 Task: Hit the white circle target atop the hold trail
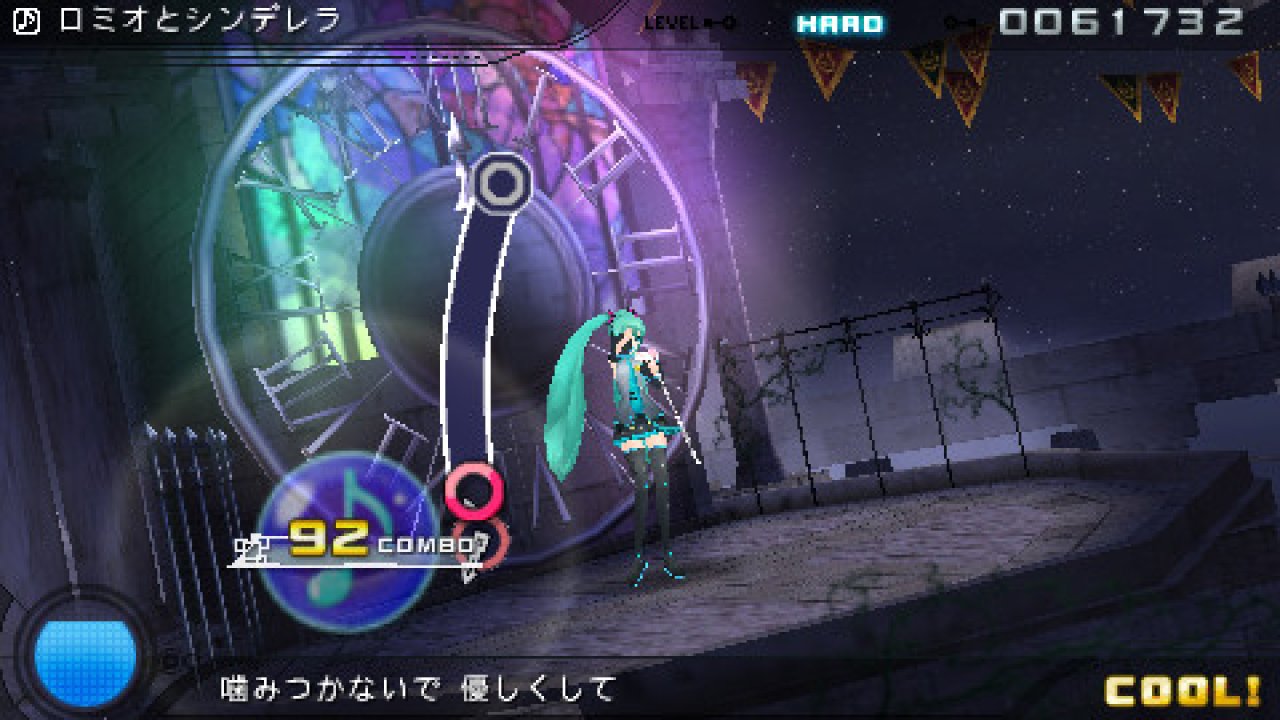[x=498, y=182]
